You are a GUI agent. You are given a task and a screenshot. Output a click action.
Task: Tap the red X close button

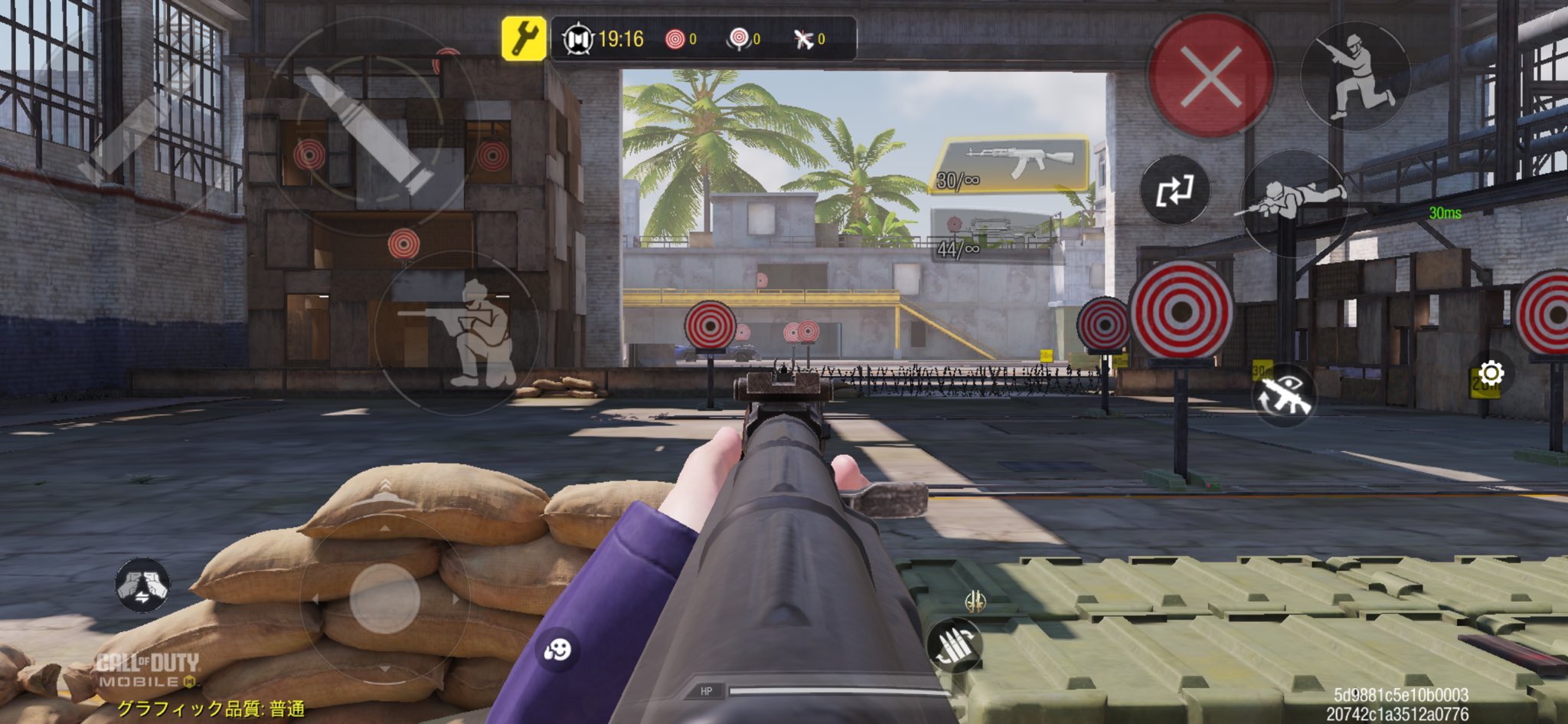(x=1210, y=76)
